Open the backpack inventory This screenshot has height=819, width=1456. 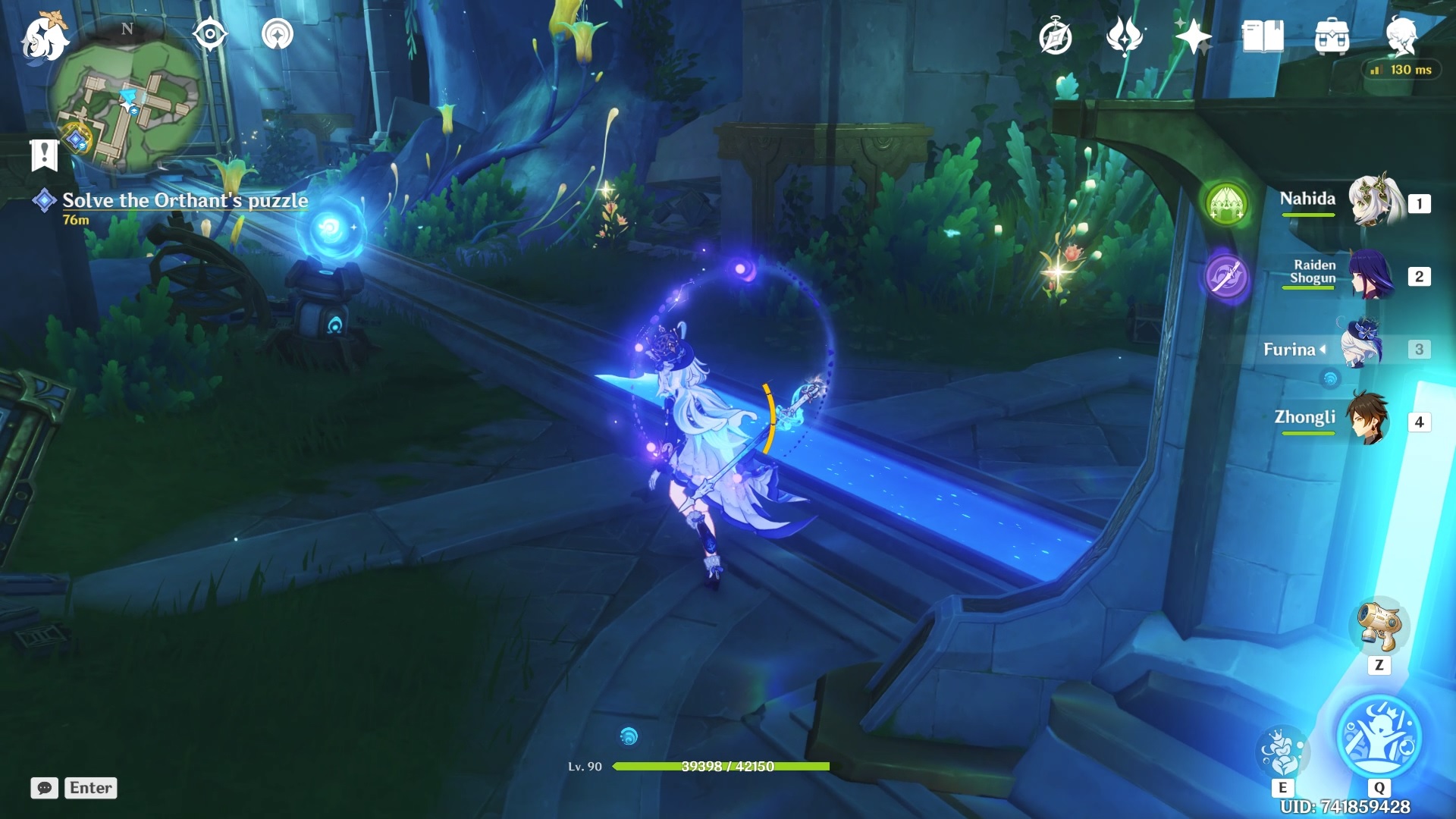(x=1332, y=37)
